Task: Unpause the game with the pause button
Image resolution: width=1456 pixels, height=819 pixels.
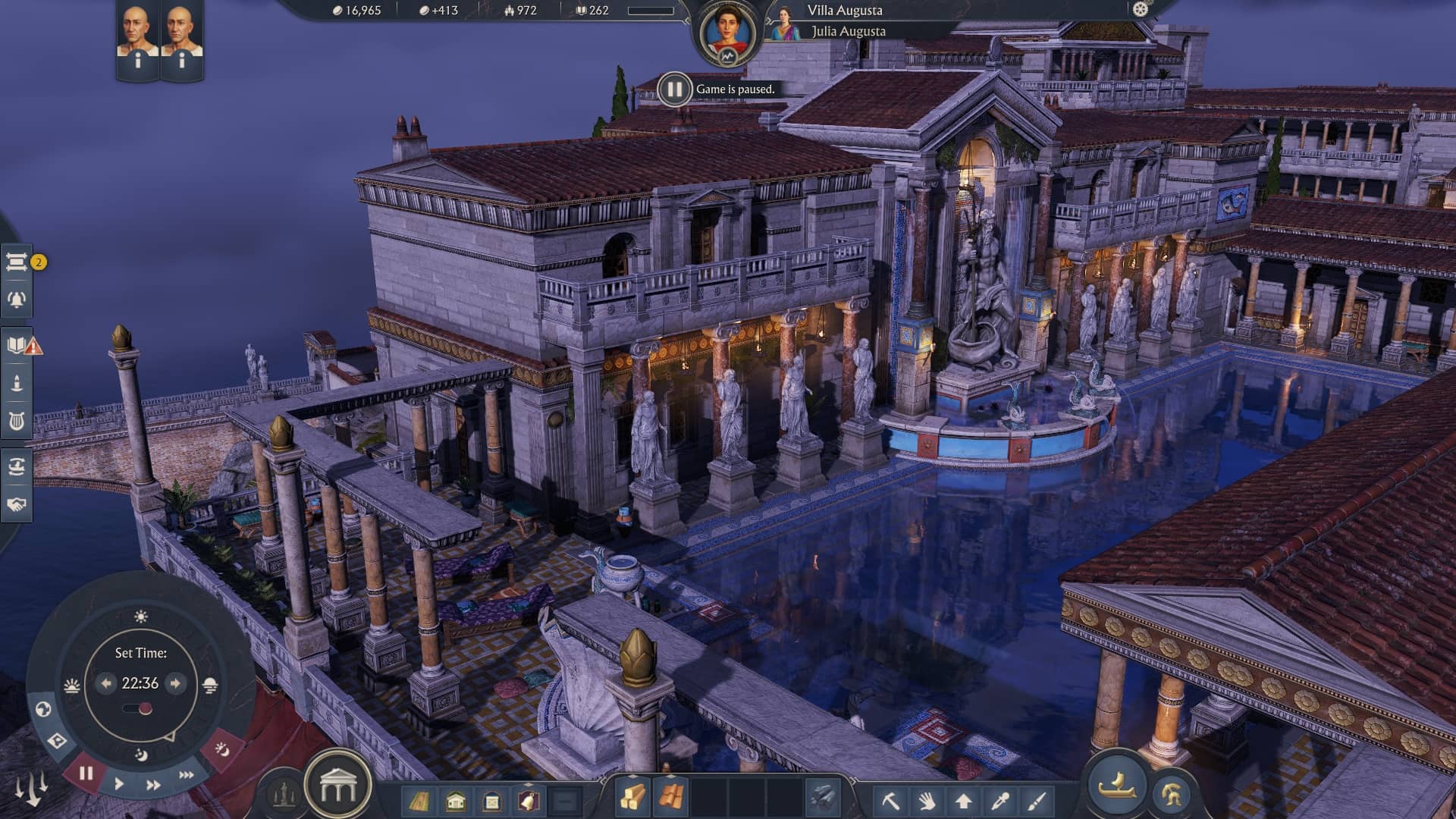Action: (x=86, y=772)
